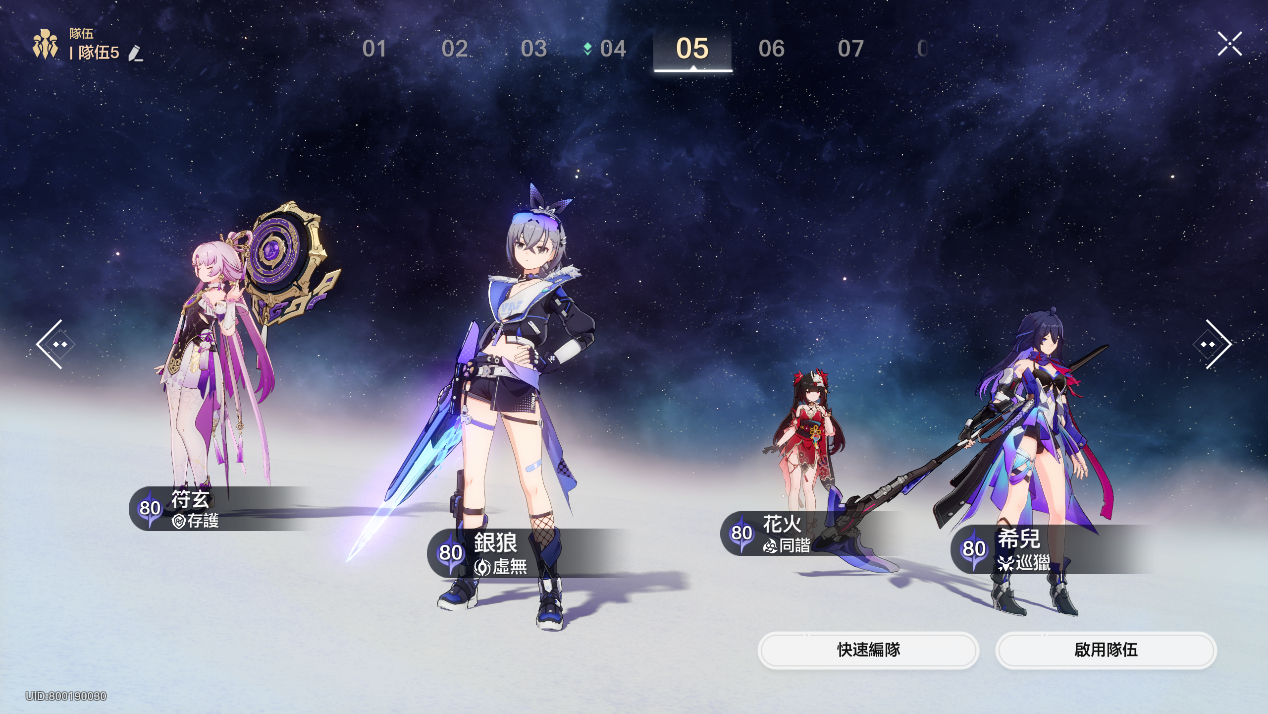1268x714 pixels.
Task: Choose team tab 06
Action: (x=771, y=48)
